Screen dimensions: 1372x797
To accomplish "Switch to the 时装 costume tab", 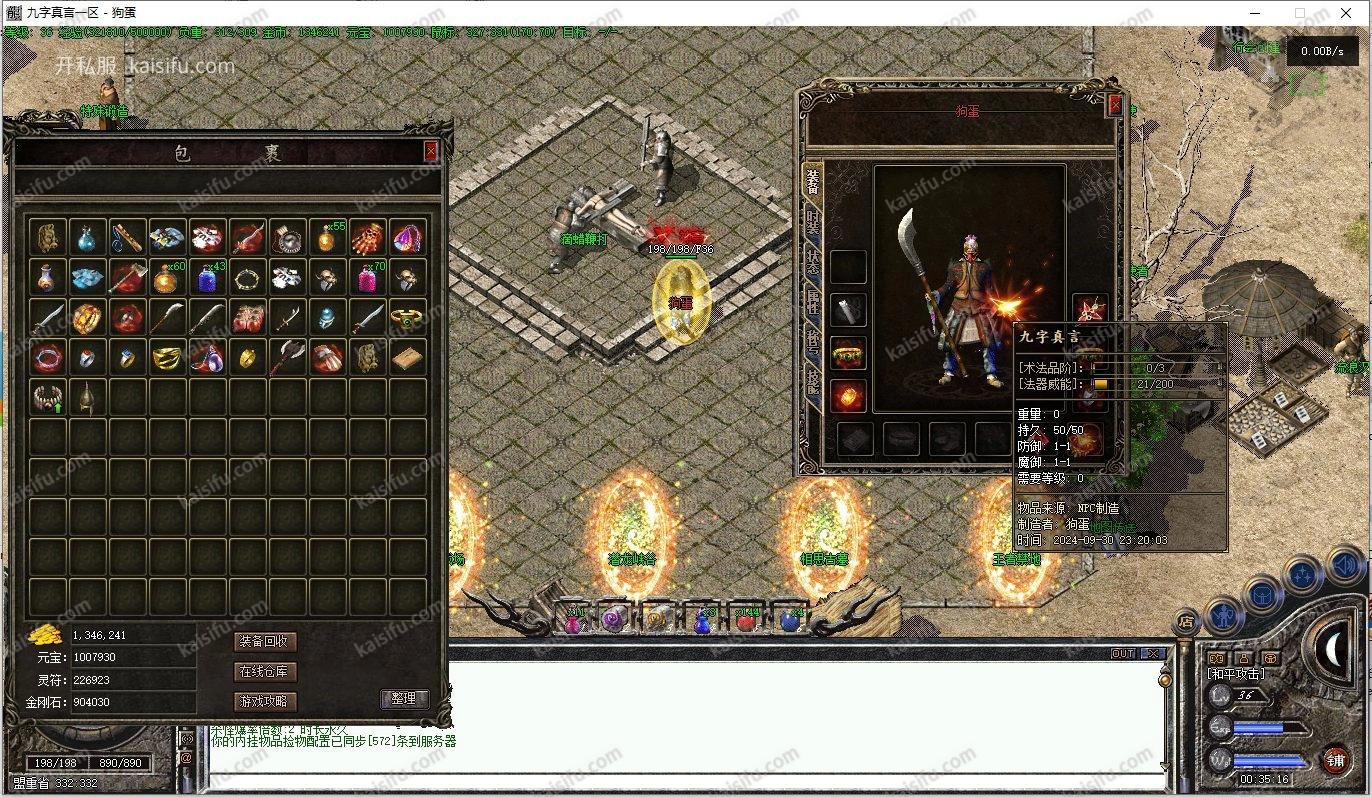I will coord(813,226).
